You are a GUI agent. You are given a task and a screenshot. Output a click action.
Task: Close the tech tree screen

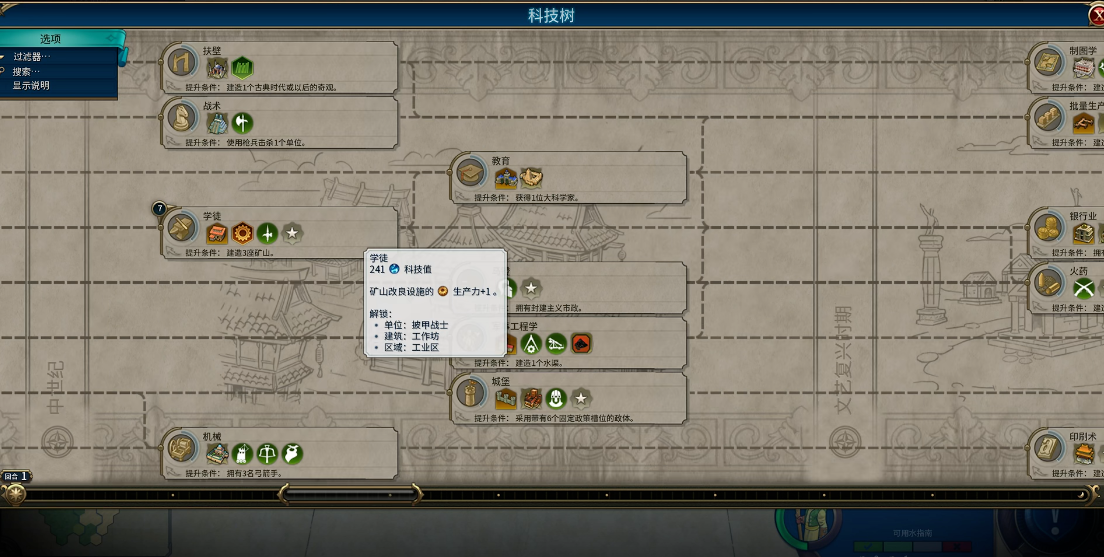[x=1096, y=15]
